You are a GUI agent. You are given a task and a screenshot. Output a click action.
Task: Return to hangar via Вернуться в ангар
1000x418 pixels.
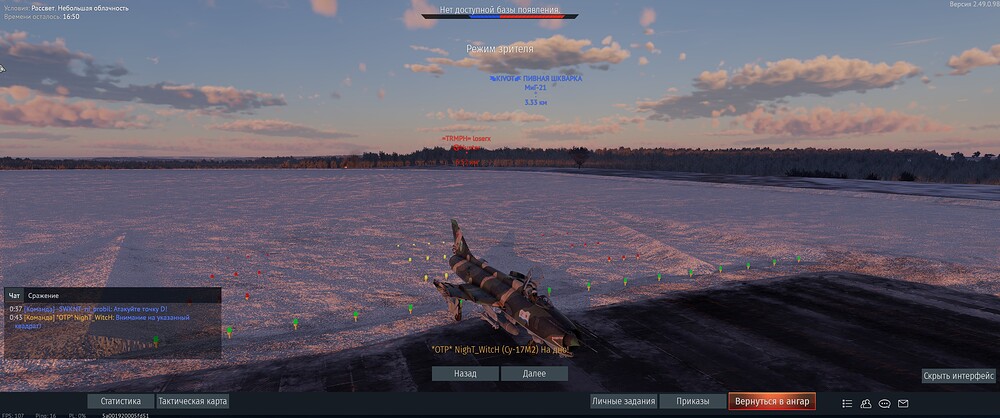[772, 401]
